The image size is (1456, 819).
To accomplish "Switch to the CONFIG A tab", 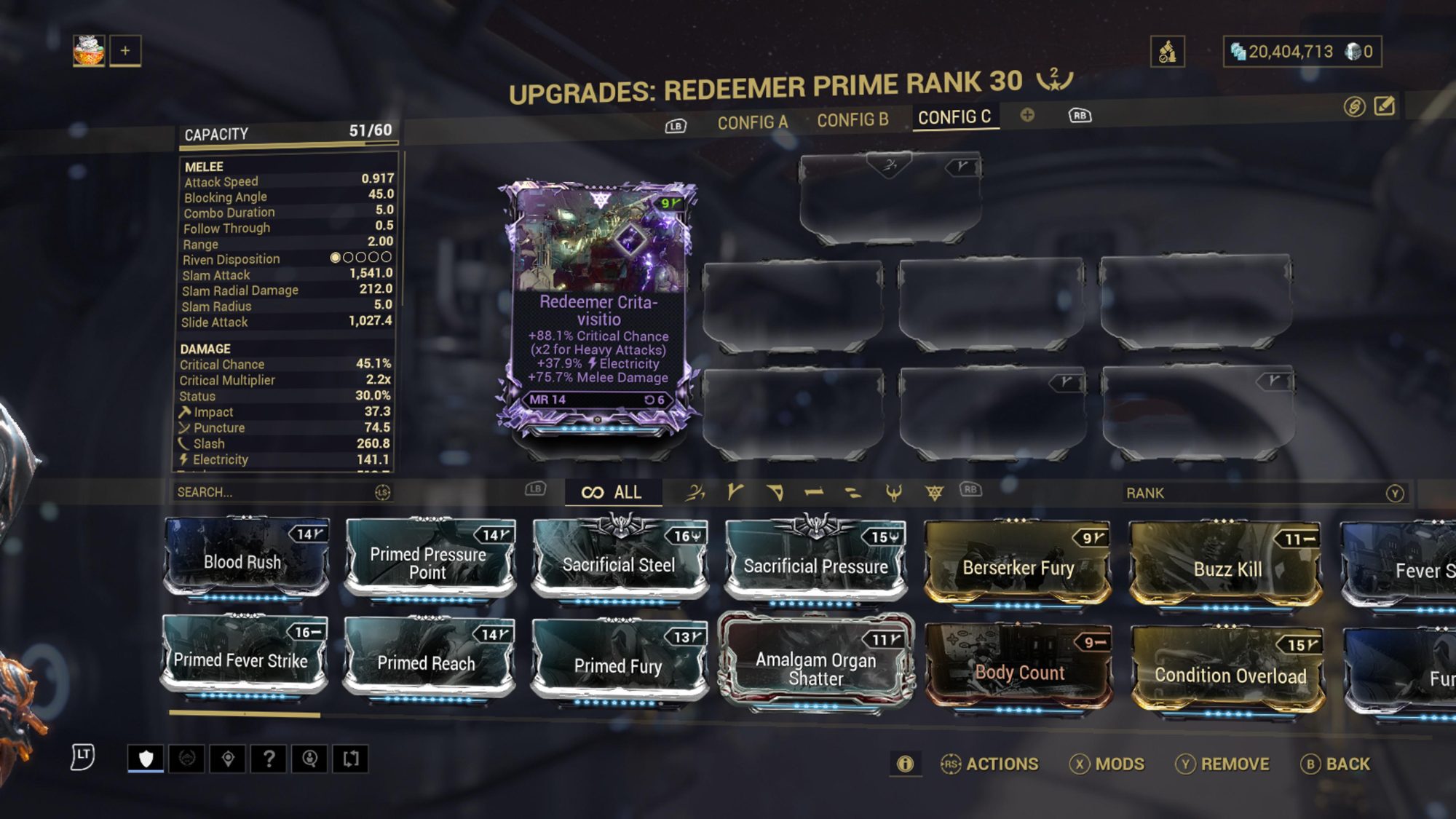I will tap(752, 122).
